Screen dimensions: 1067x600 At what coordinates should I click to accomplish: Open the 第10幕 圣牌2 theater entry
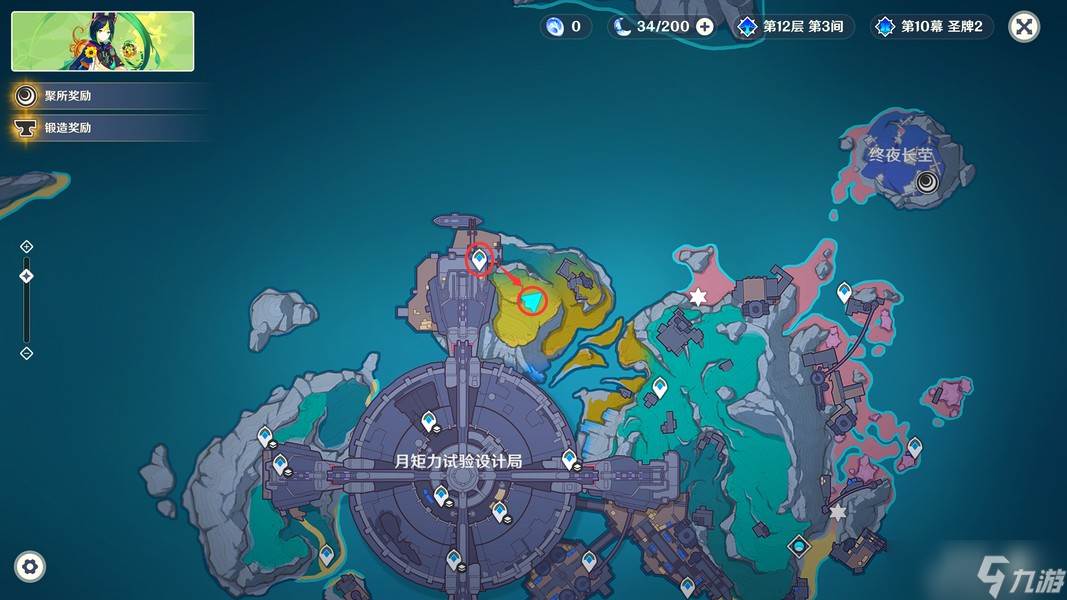coord(933,27)
